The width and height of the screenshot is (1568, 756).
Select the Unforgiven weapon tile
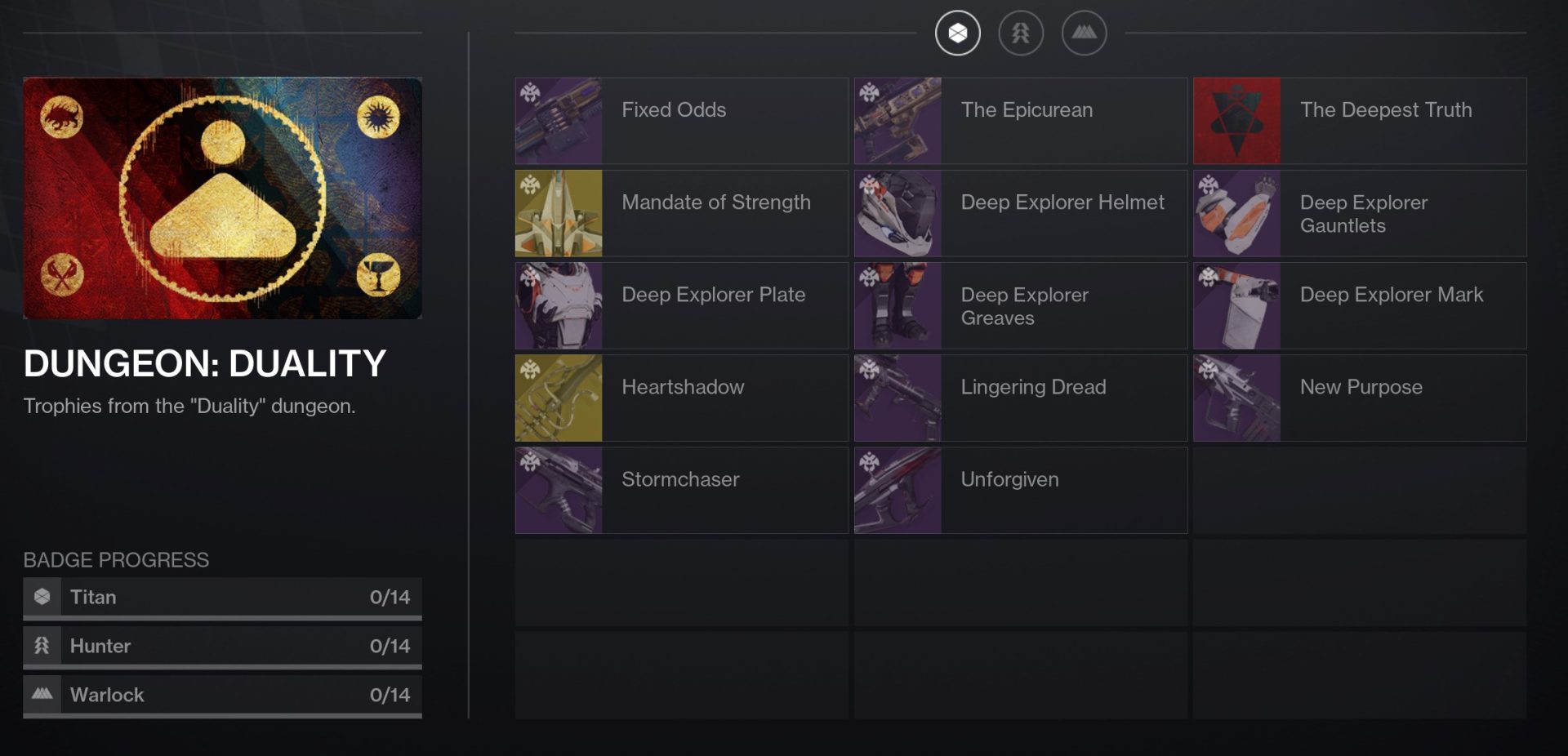(1020, 490)
